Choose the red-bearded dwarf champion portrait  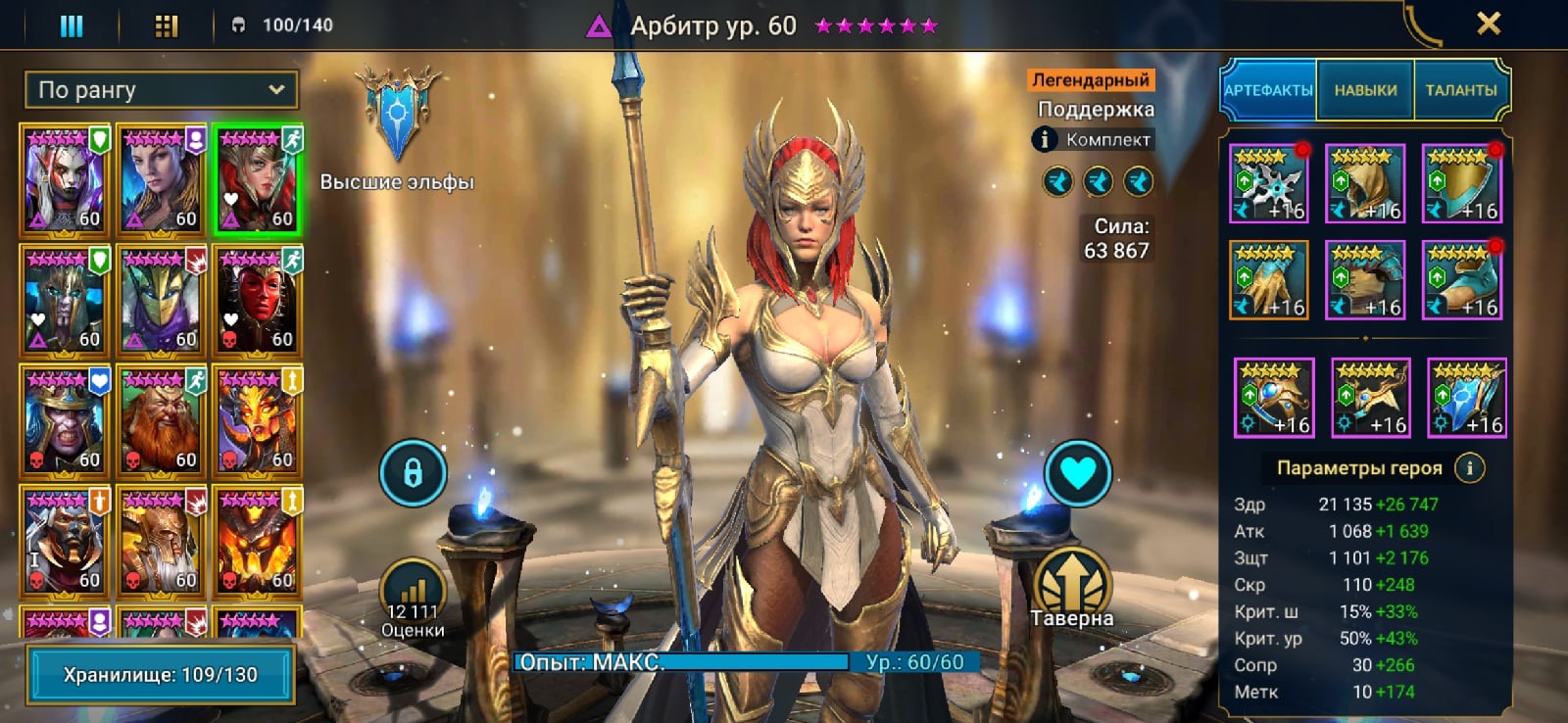pos(161,420)
